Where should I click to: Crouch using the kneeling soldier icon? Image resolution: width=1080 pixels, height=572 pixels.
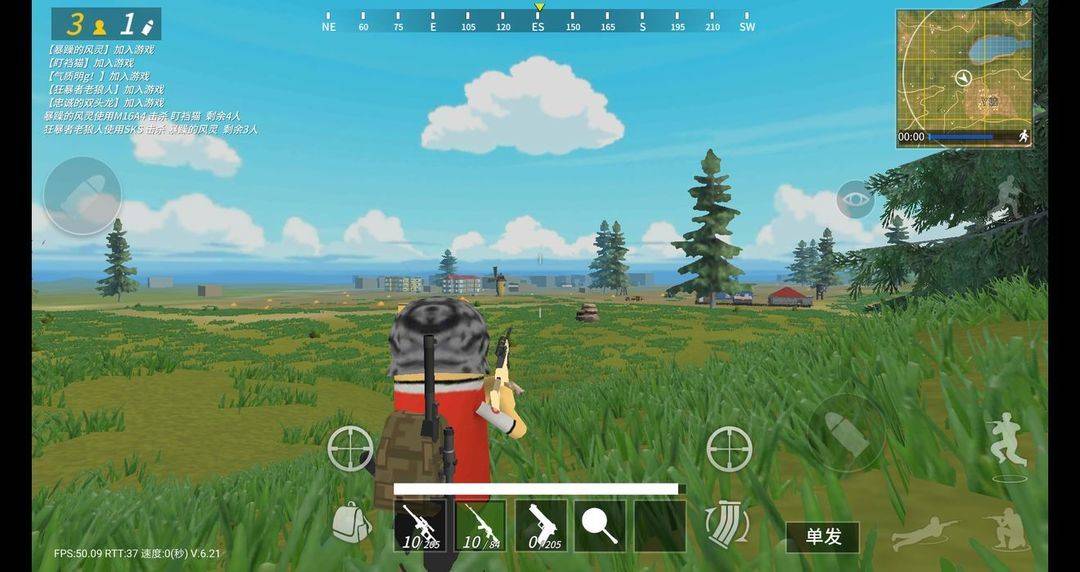pyautogui.click(x=1004, y=527)
